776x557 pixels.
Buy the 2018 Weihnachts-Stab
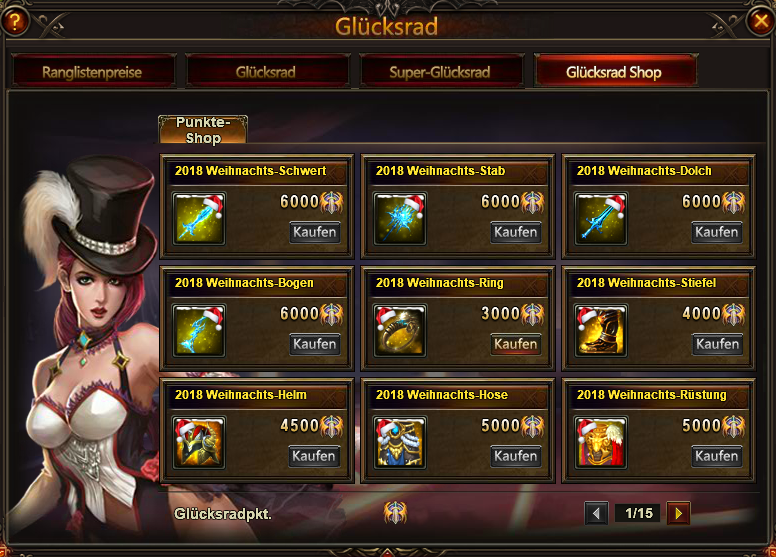pyautogui.click(x=516, y=232)
